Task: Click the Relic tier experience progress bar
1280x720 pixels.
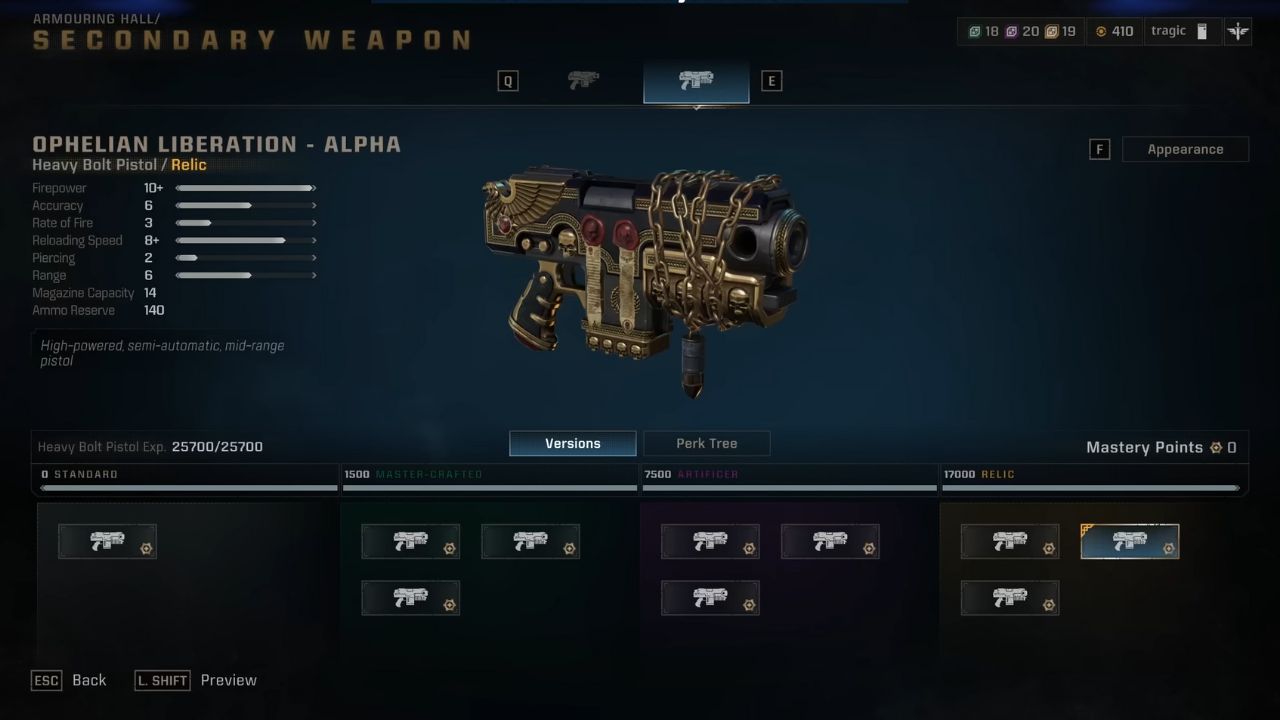Action: (x=1093, y=489)
